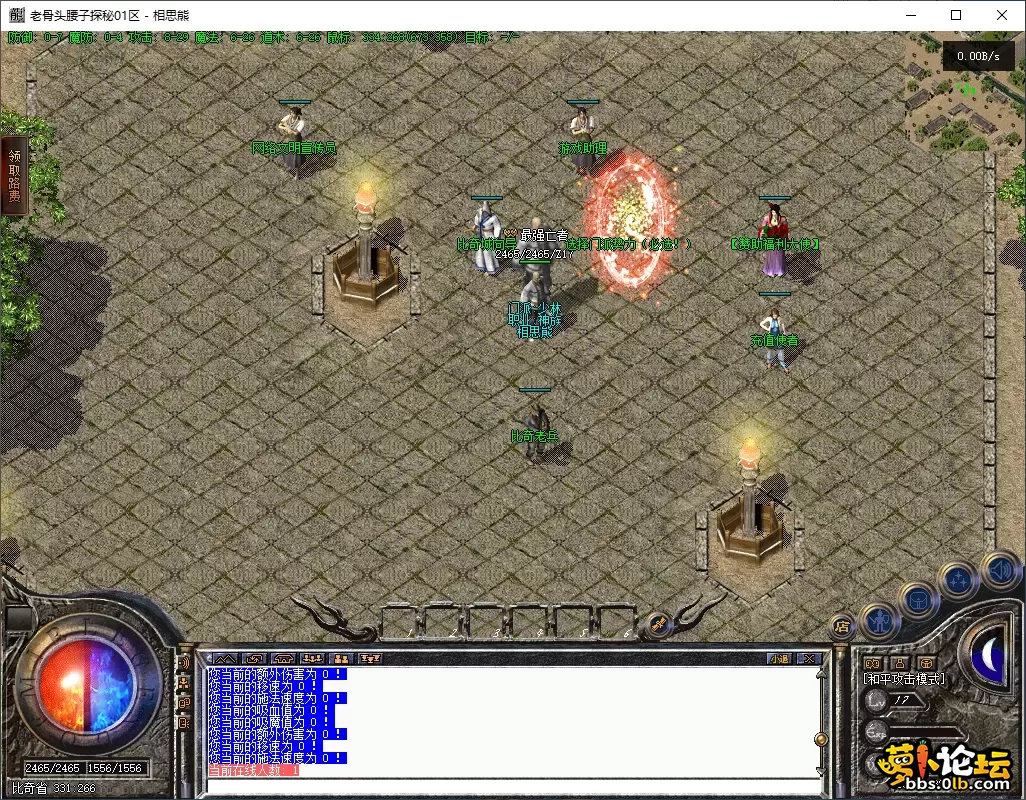This screenshot has width=1026, height=800.
Task: Open the 店 shop button
Action: click(x=842, y=627)
